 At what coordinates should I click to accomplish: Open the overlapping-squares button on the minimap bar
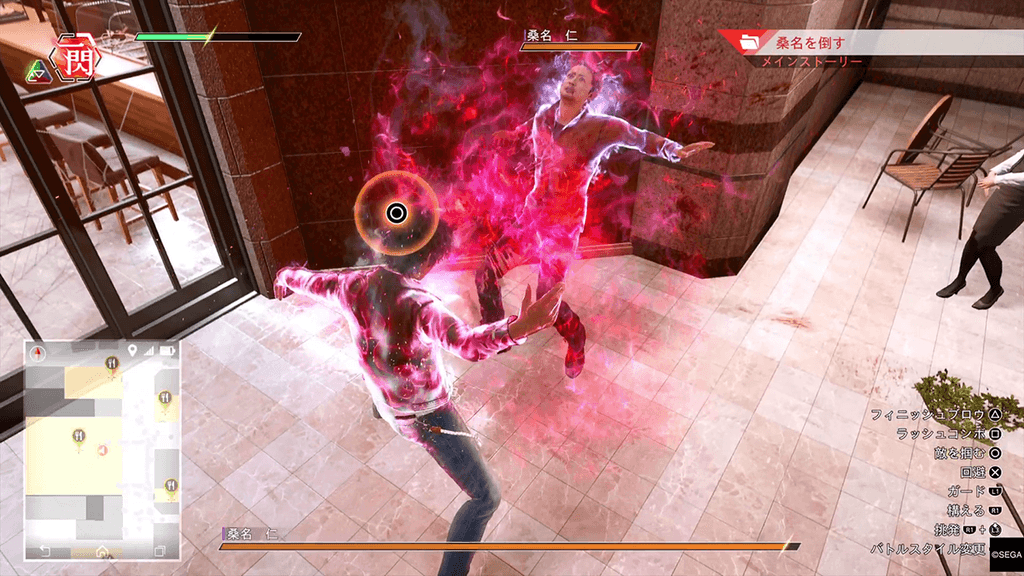(159, 551)
